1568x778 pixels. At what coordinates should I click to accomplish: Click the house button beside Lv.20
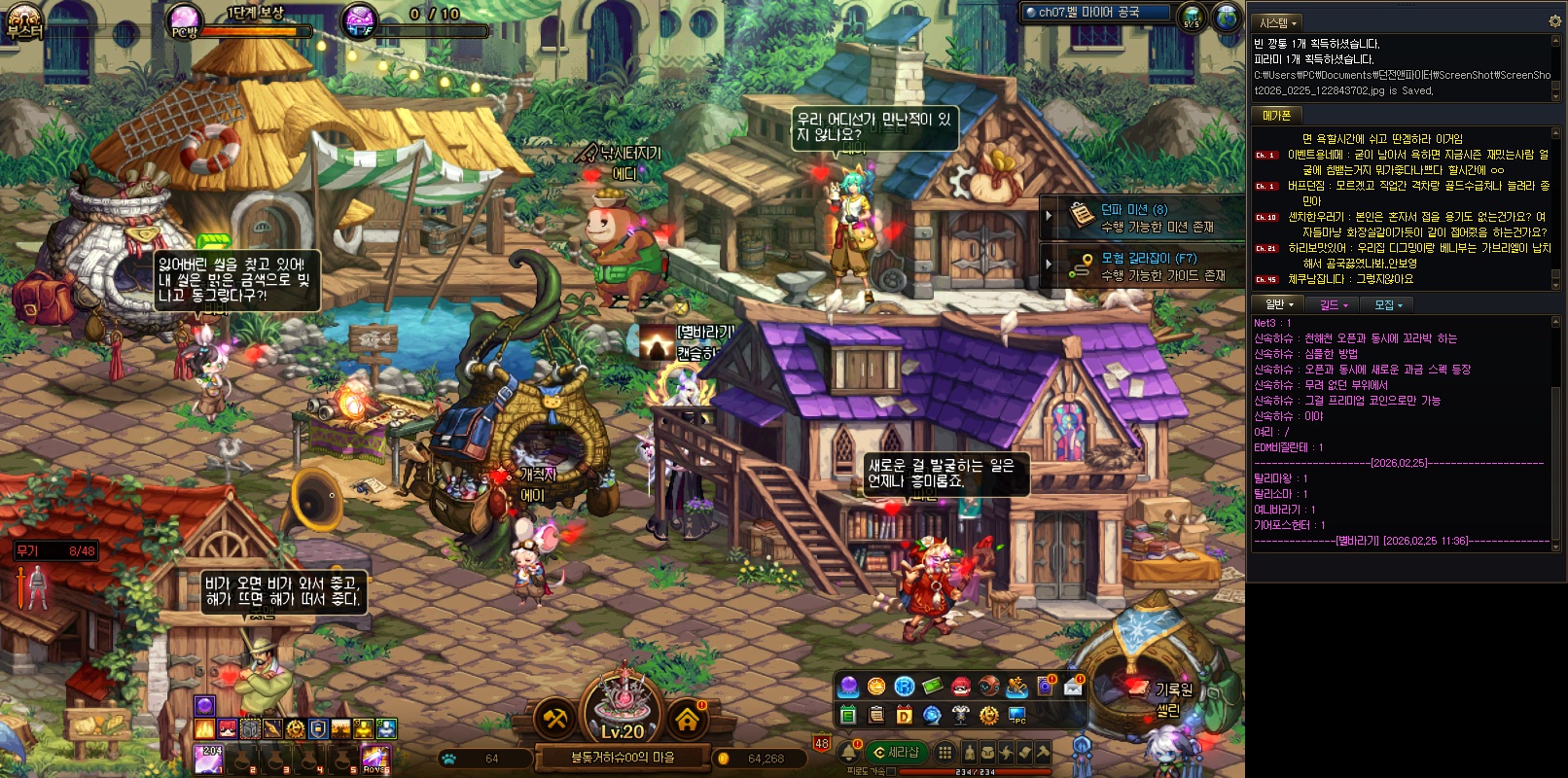pos(688,720)
